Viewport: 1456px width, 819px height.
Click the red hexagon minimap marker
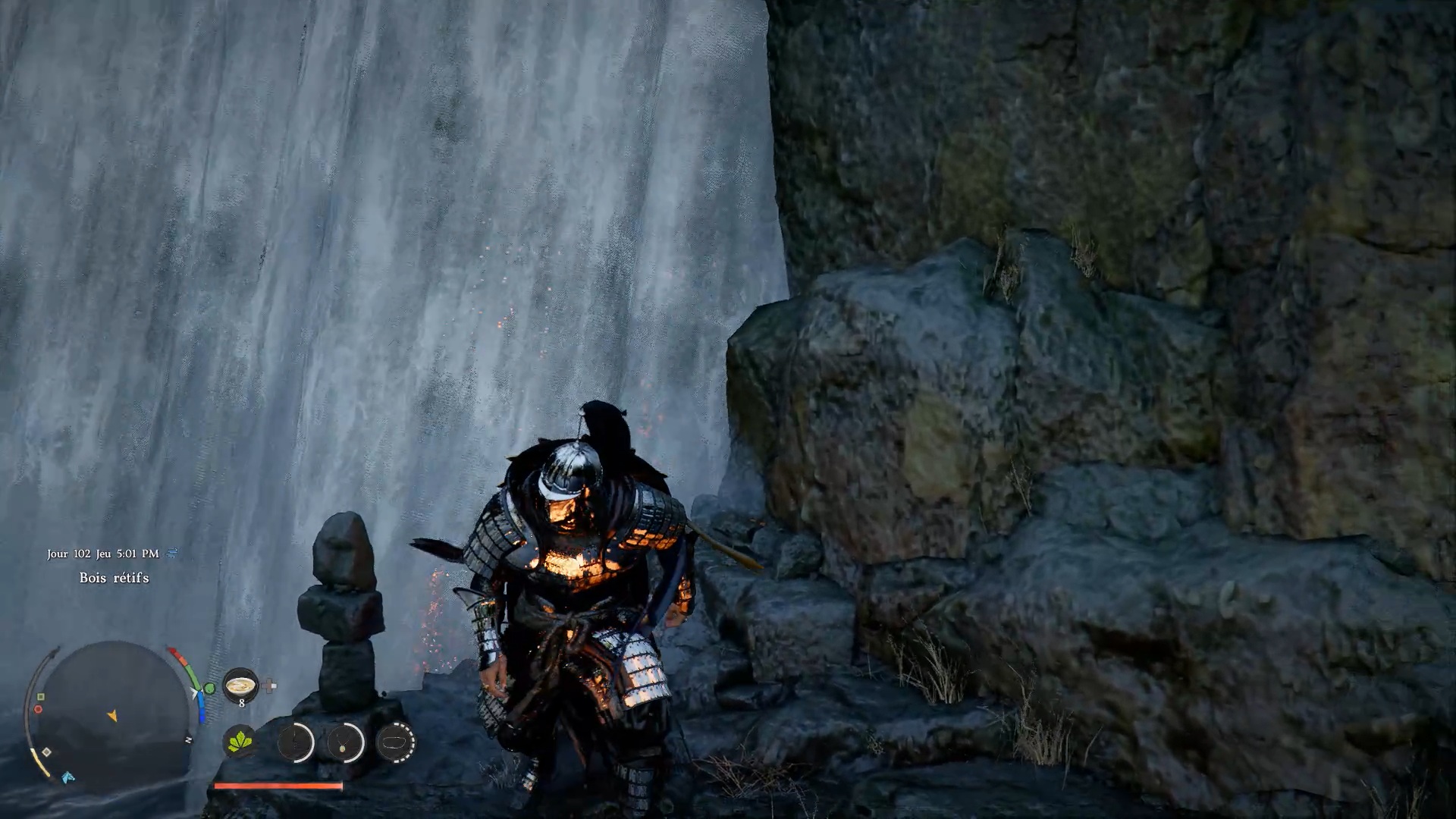click(x=38, y=710)
